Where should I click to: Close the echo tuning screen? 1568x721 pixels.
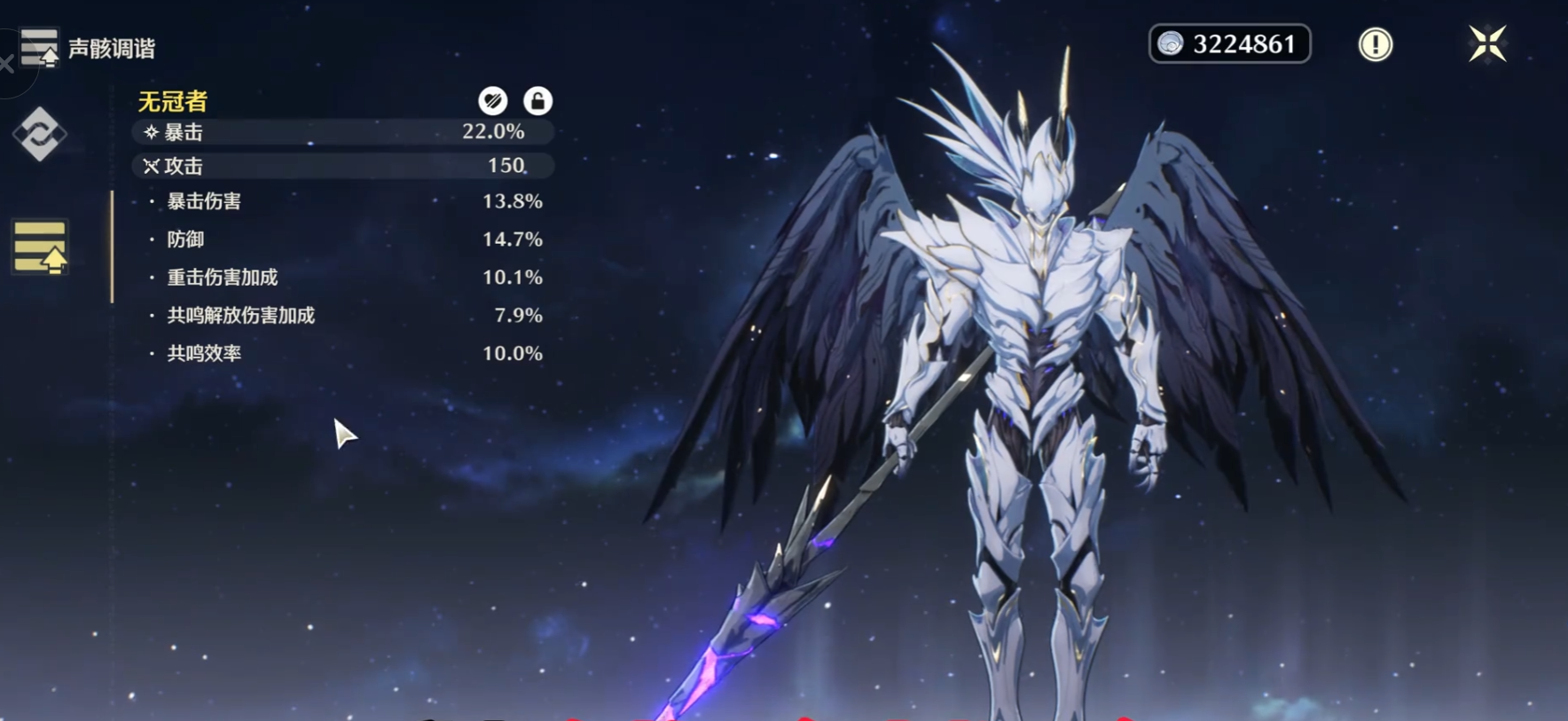[1487, 43]
